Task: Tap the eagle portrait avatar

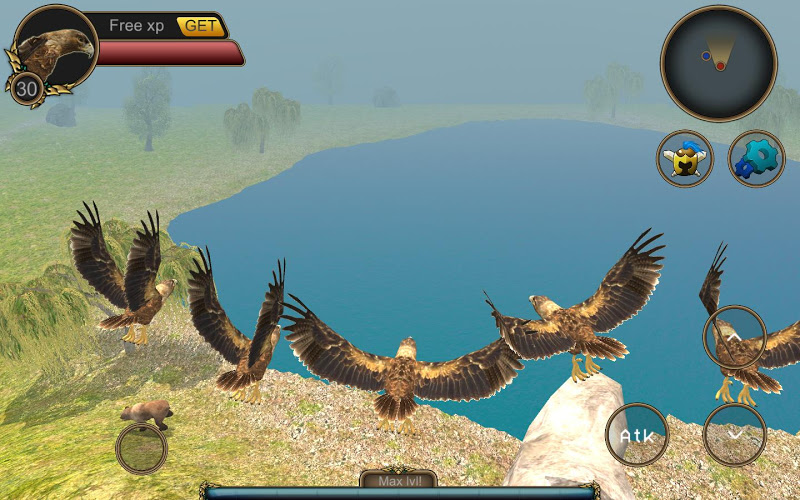Action: pyautogui.click(x=53, y=46)
